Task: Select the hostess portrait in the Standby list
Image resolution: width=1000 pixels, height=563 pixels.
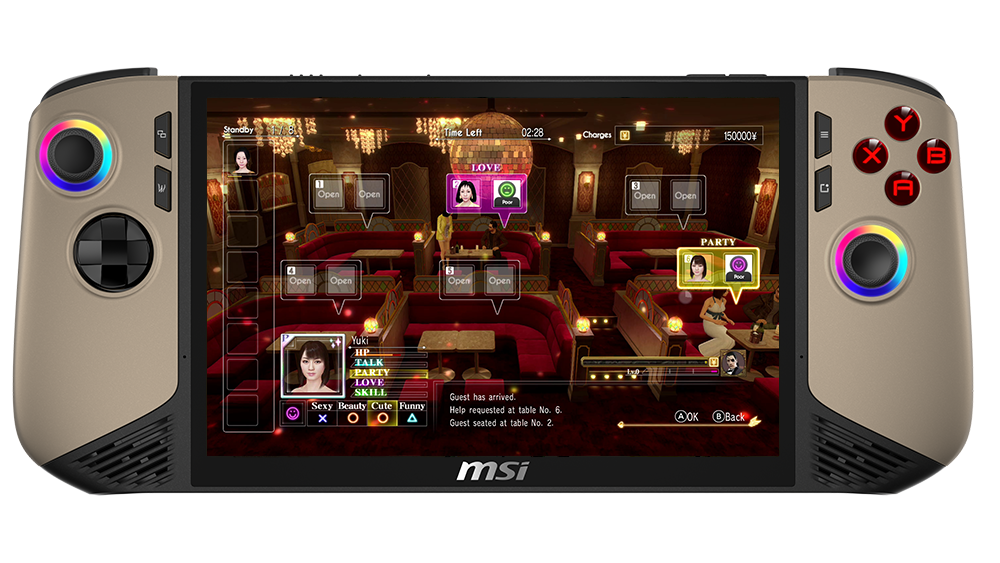Action: 242,161
